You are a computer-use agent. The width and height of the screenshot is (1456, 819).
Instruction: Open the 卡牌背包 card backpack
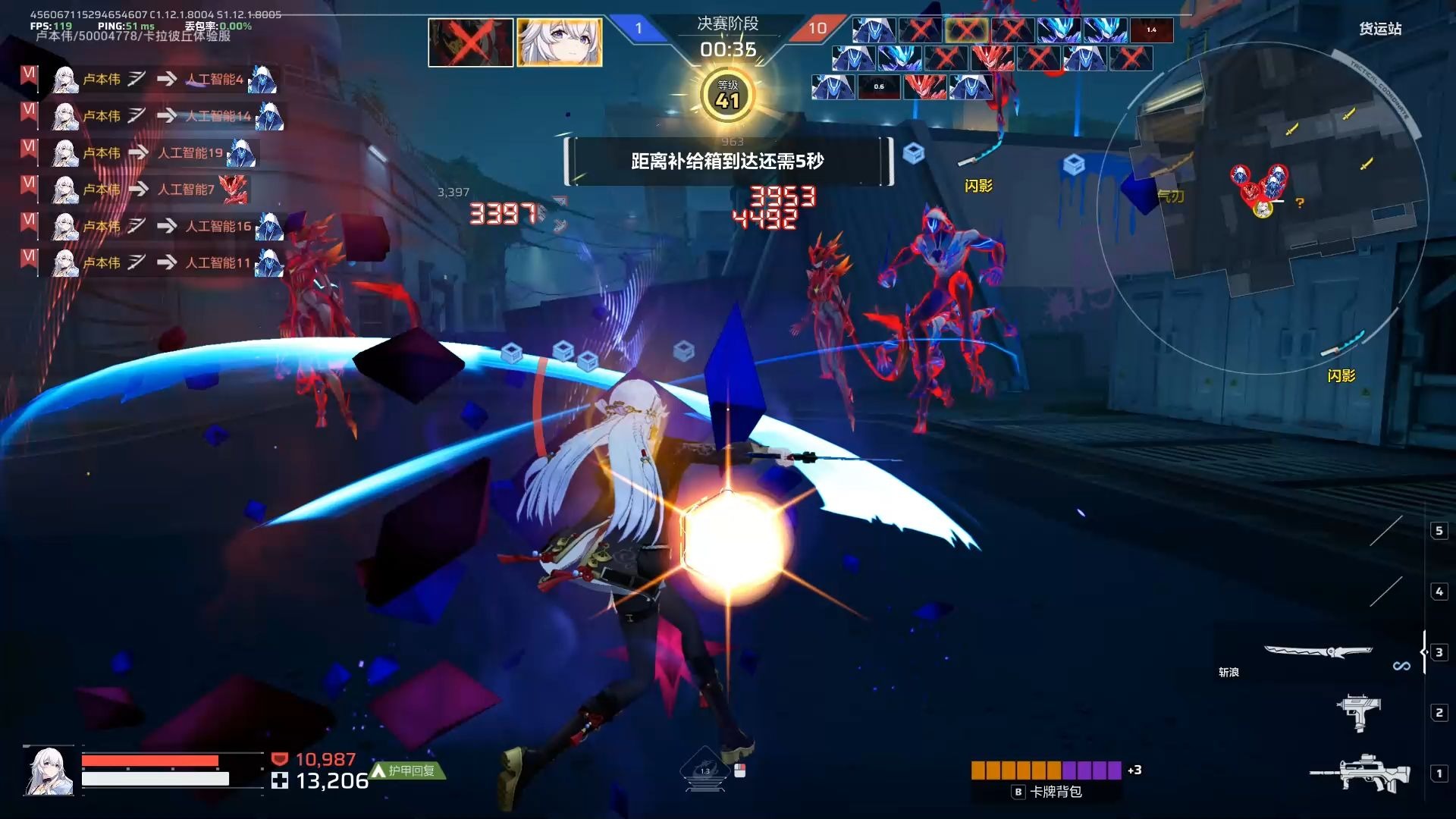tap(1048, 792)
